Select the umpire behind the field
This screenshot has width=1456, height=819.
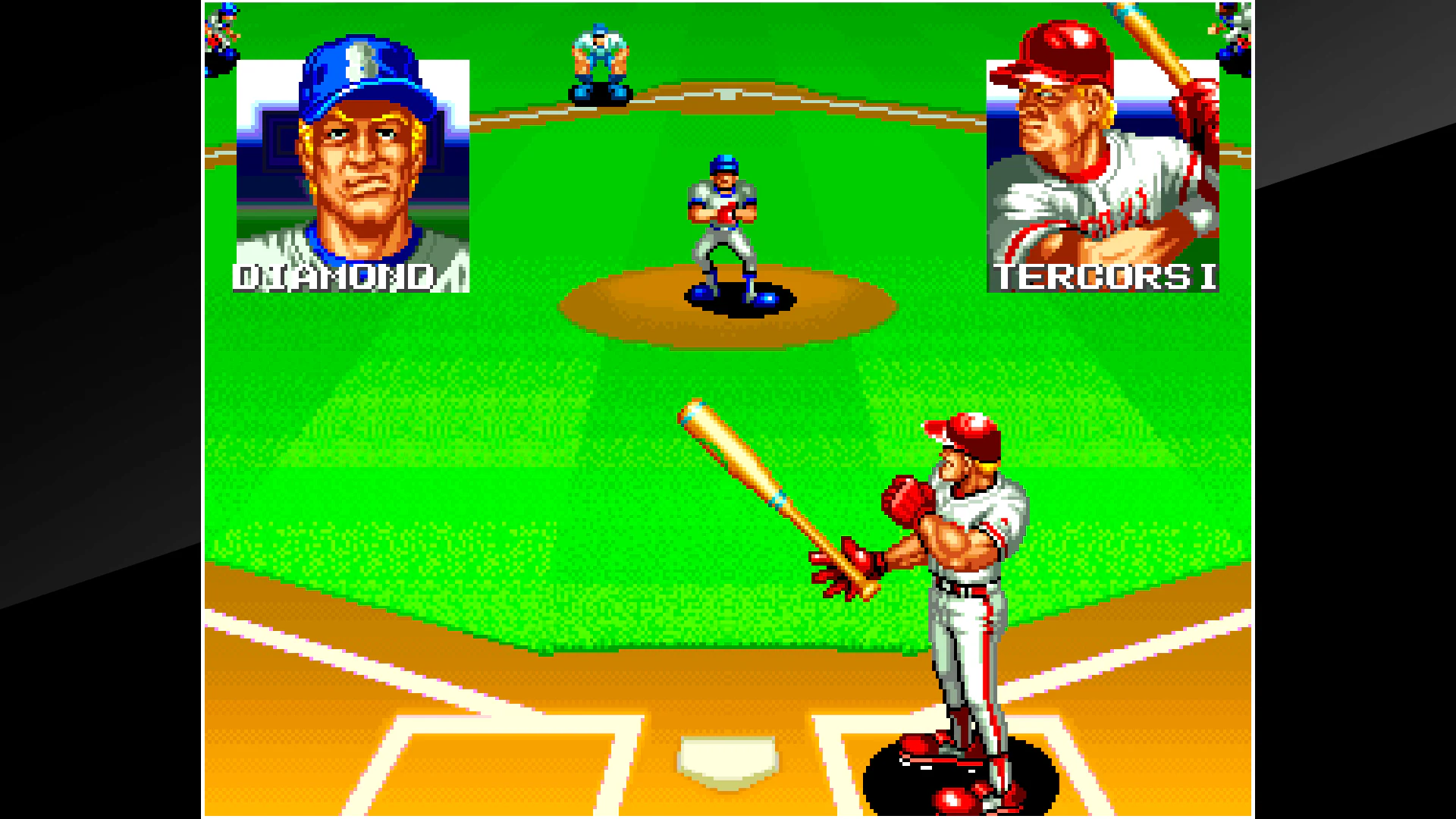pyautogui.click(x=599, y=61)
